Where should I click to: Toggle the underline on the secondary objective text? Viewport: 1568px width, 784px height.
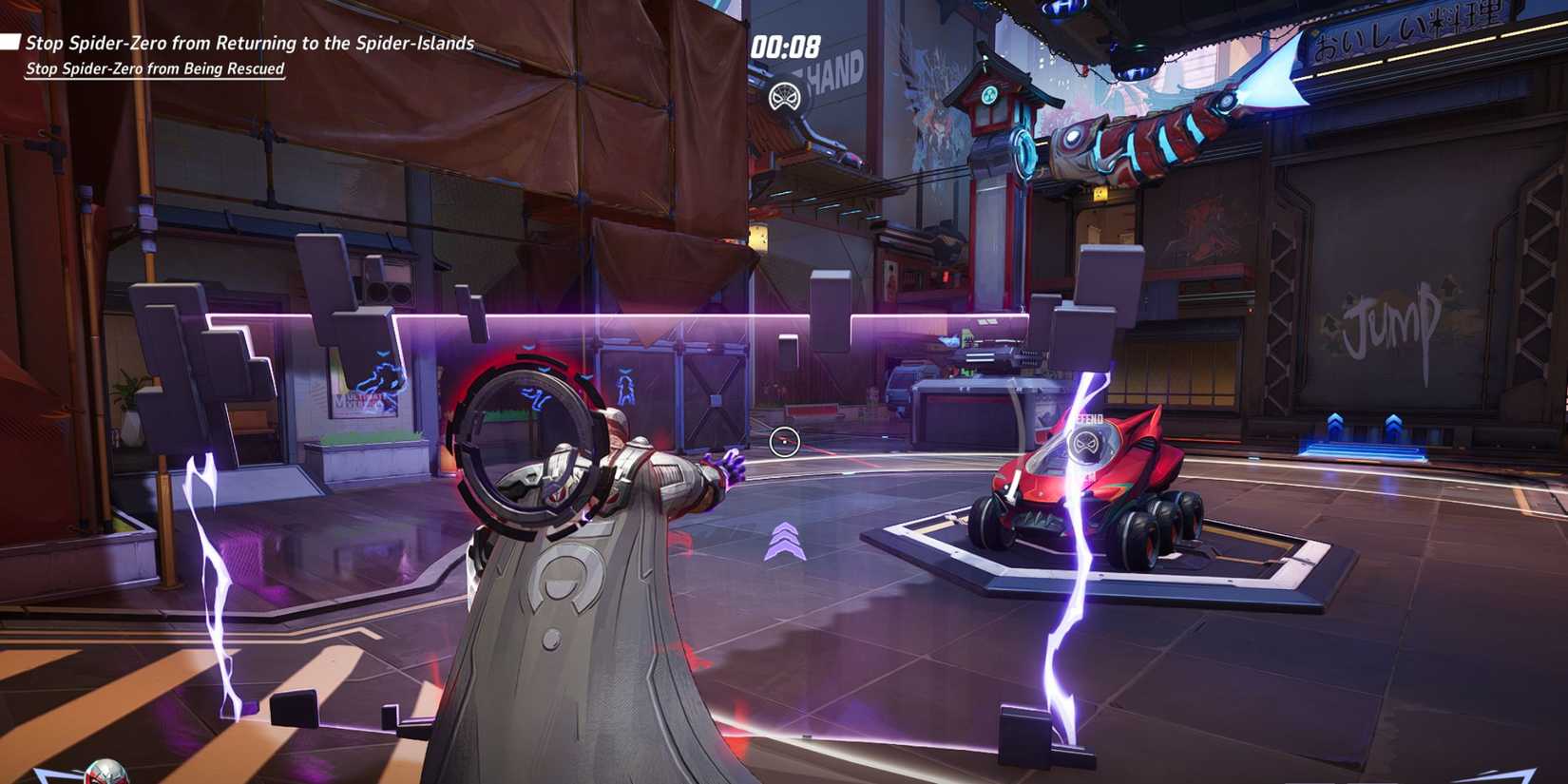pyautogui.click(x=155, y=77)
